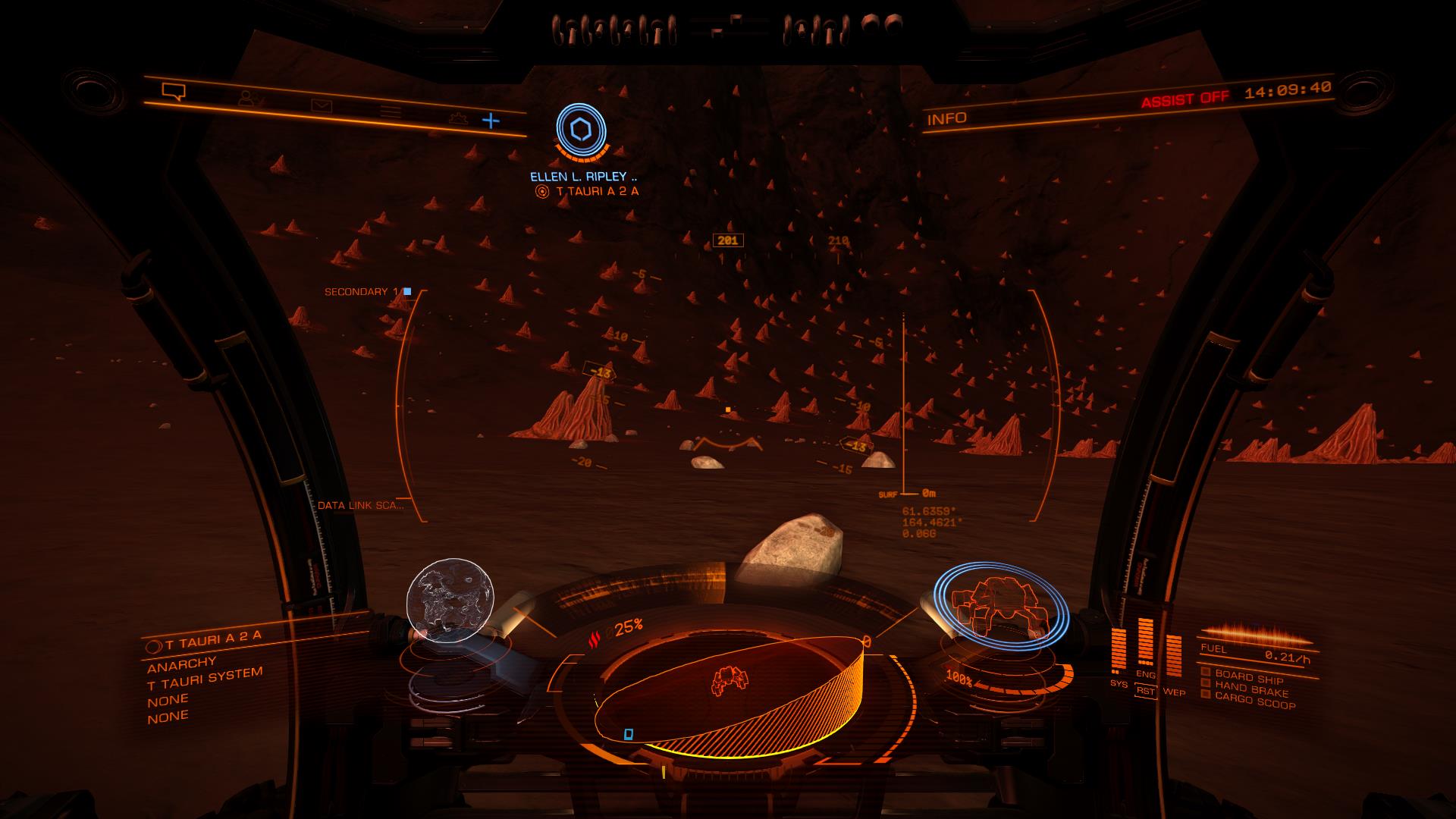Select the WEP power distributor column
1456x819 pixels.
pyautogui.click(x=1173, y=656)
